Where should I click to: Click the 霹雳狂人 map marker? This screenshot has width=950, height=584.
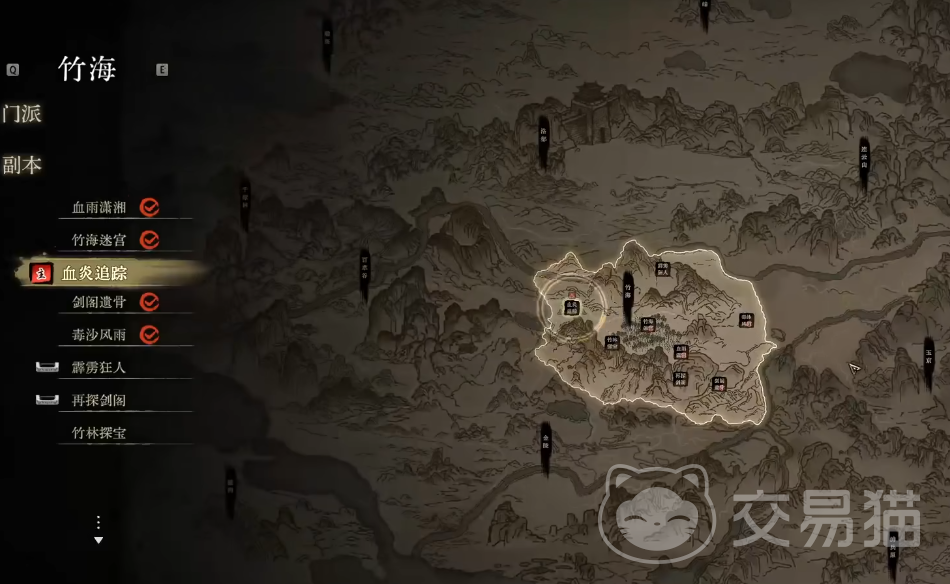coord(662,268)
